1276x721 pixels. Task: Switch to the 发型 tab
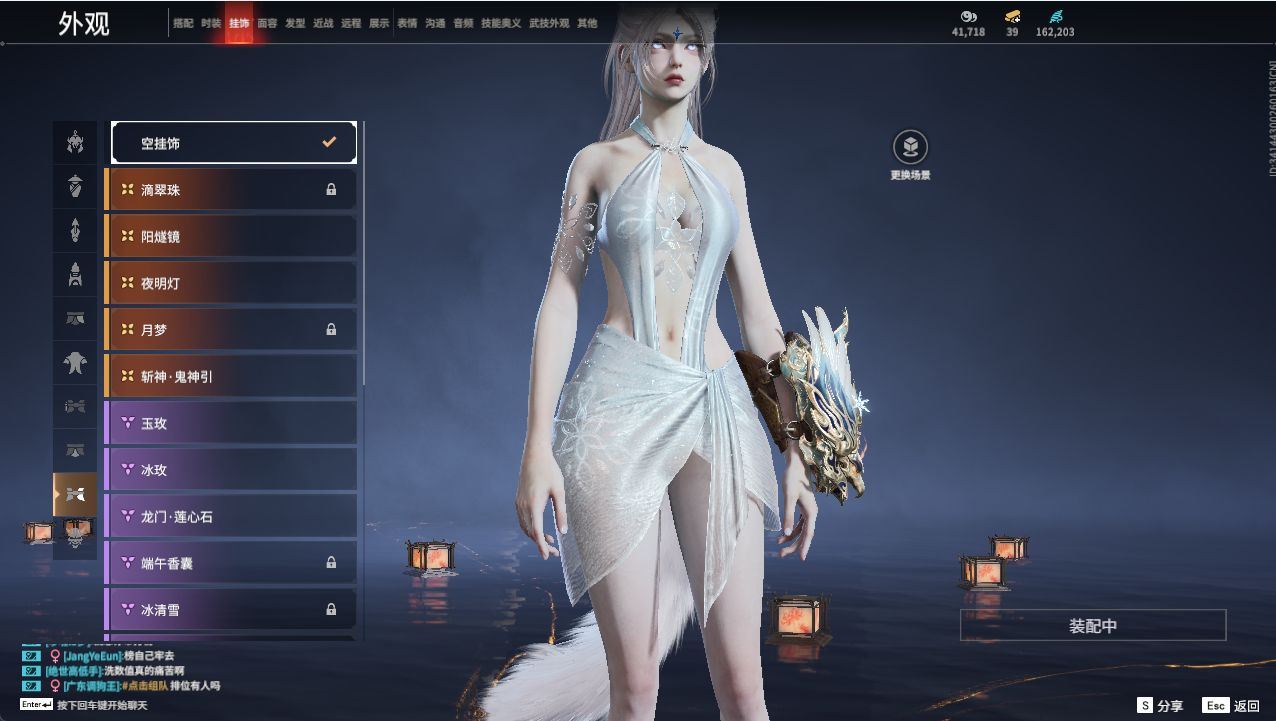(295, 23)
